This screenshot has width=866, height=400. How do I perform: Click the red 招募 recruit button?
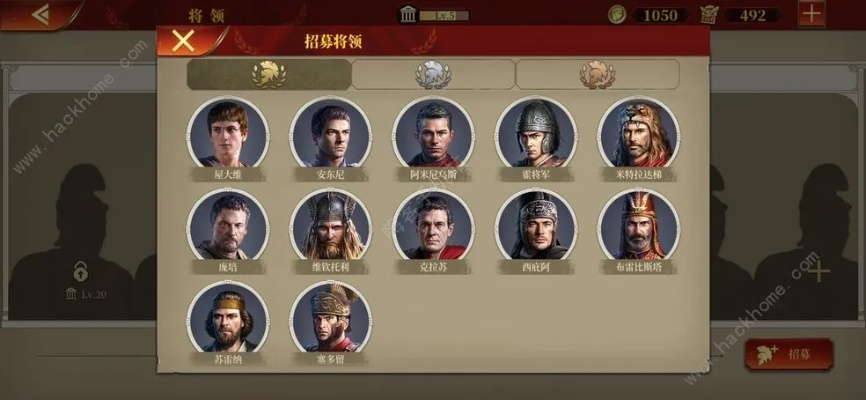click(x=790, y=353)
